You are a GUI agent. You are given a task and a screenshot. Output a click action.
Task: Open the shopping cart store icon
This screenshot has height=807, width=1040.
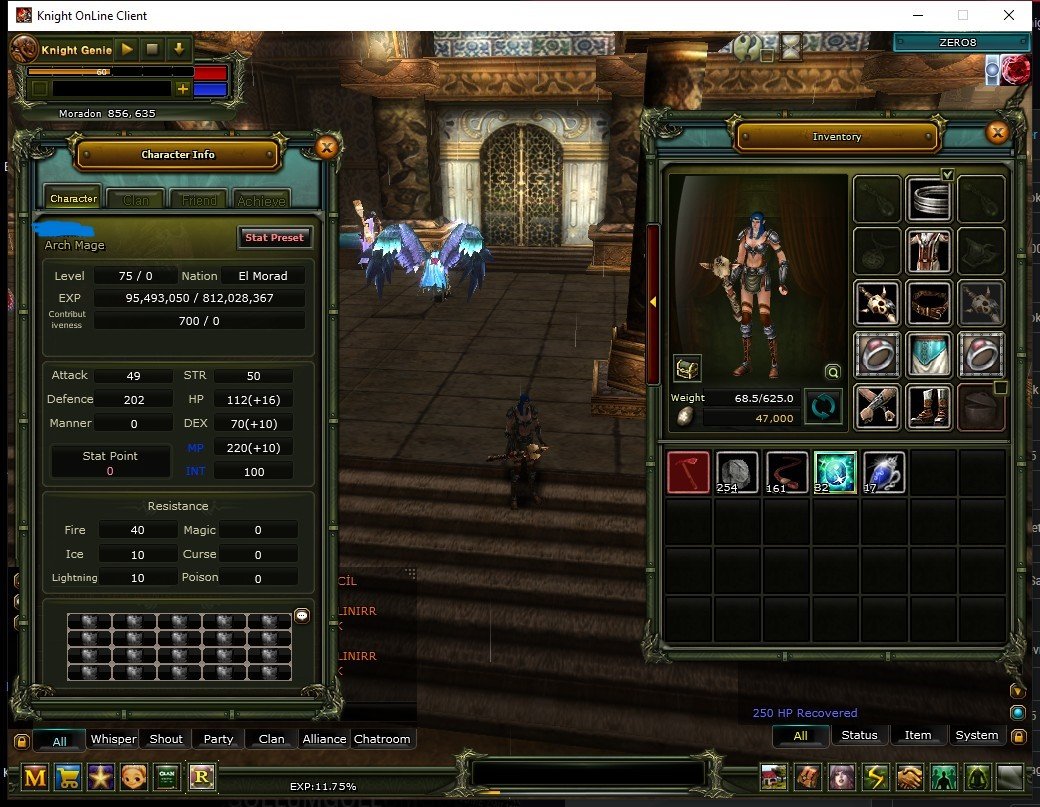point(69,777)
